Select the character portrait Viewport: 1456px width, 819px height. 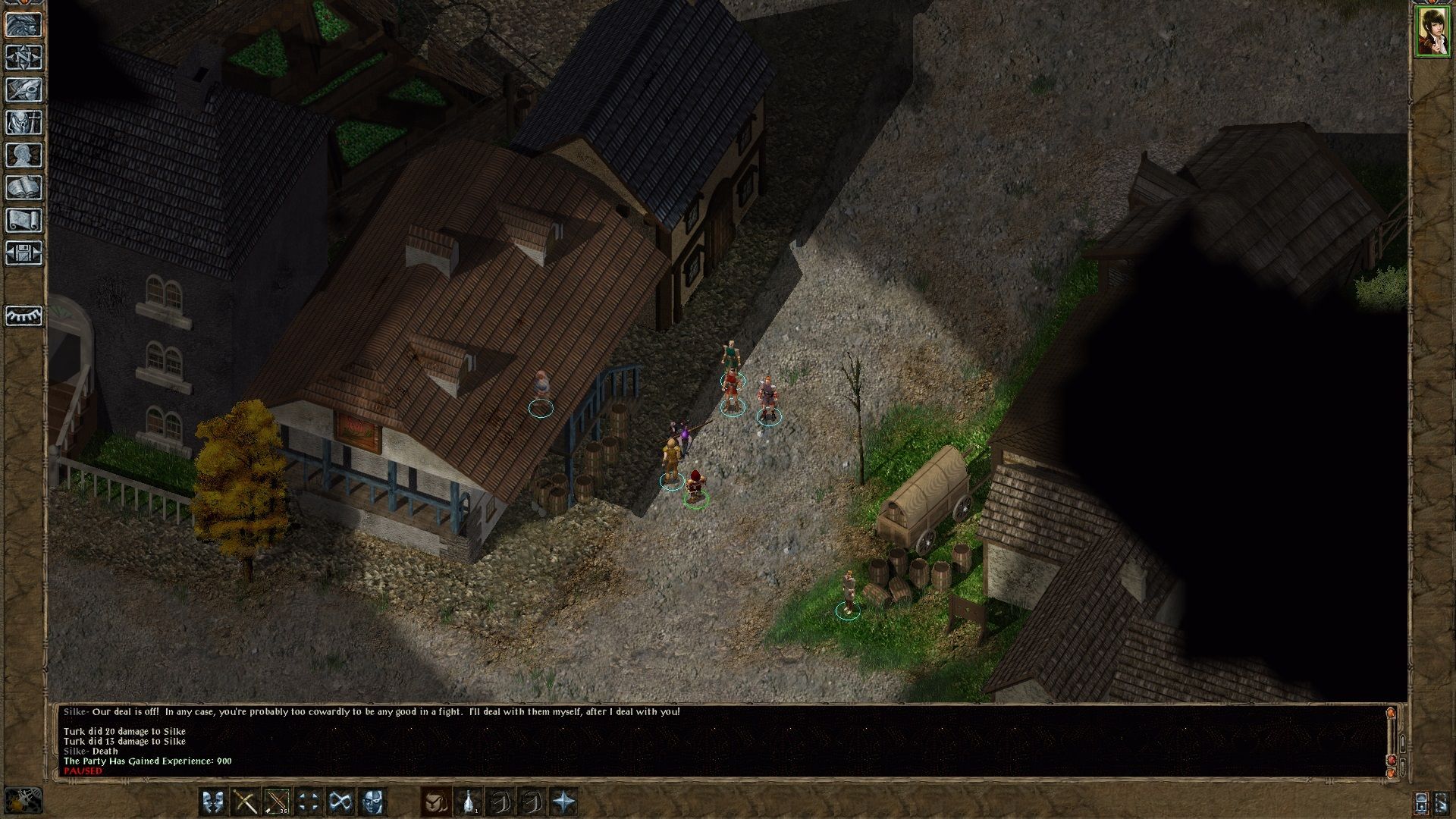1432,32
